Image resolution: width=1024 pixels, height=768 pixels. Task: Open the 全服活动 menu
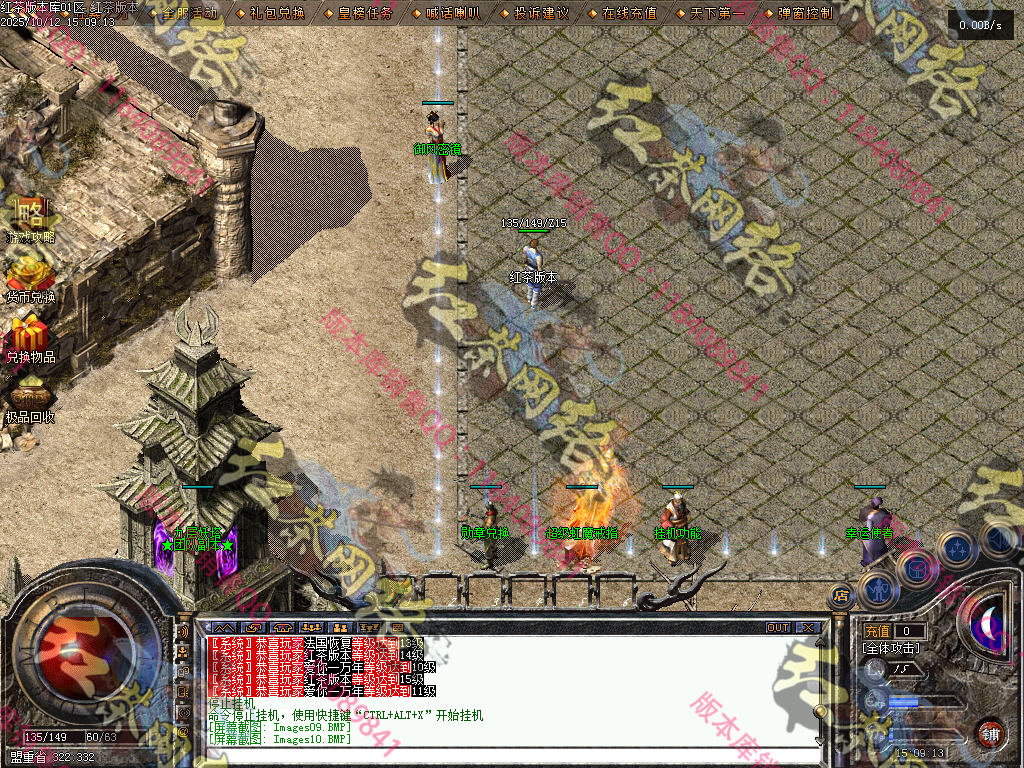[188, 14]
